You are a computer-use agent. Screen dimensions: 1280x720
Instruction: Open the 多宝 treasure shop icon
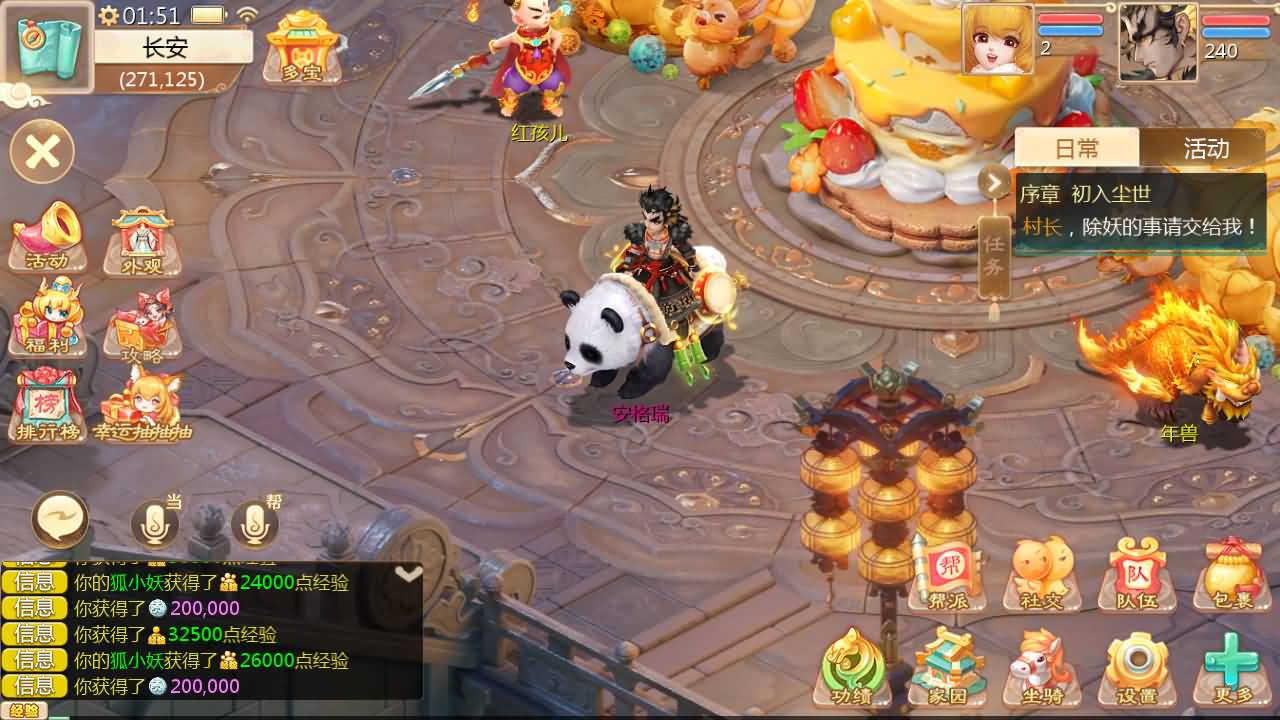pyautogui.click(x=301, y=50)
